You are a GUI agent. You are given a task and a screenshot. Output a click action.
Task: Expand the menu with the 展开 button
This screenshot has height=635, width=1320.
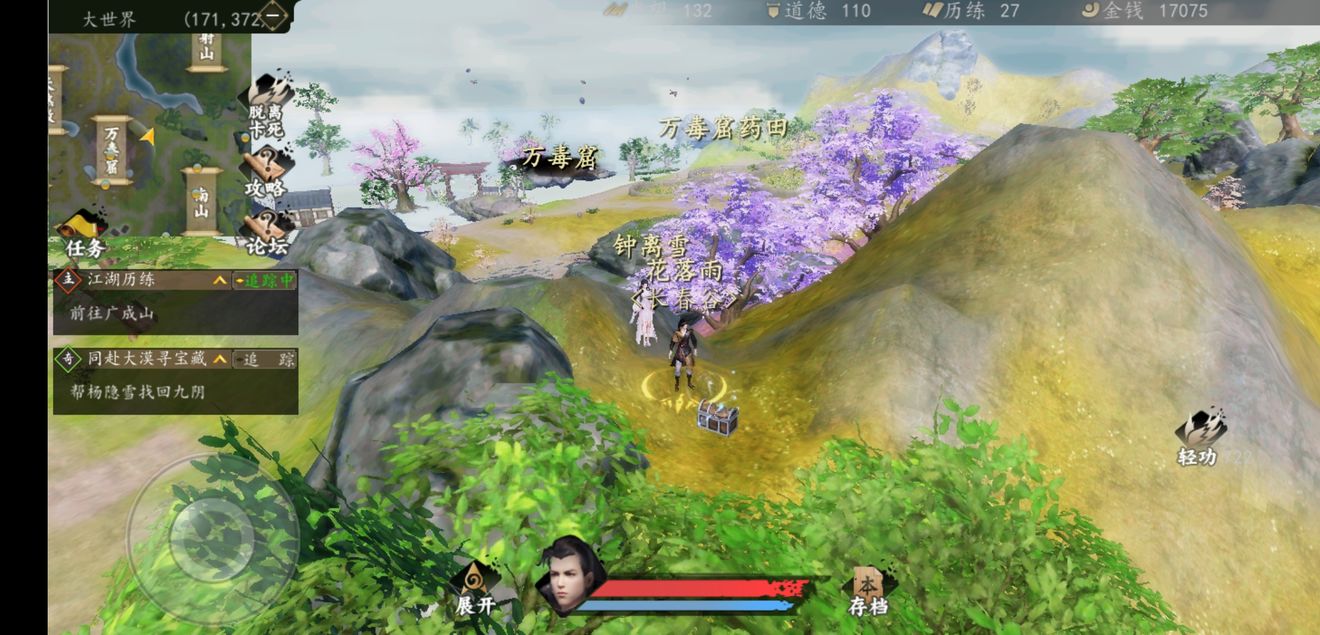pyautogui.click(x=475, y=588)
